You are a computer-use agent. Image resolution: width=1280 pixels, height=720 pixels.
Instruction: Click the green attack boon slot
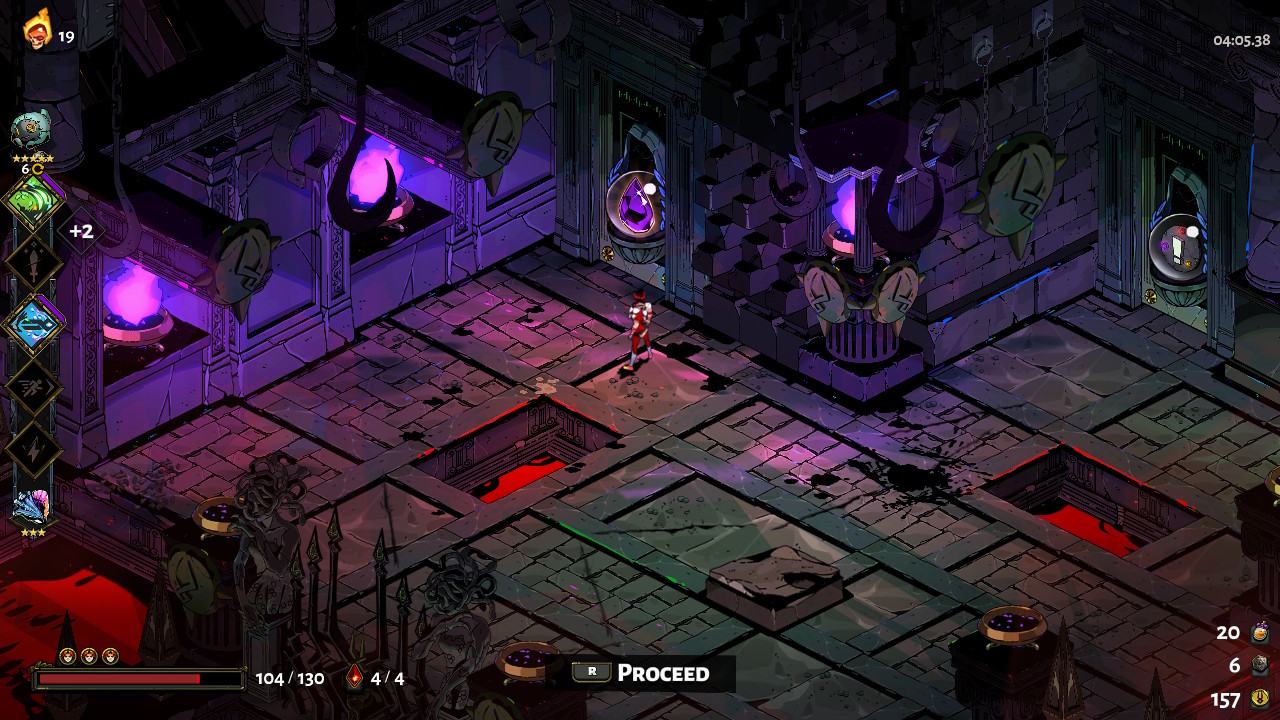34,201
